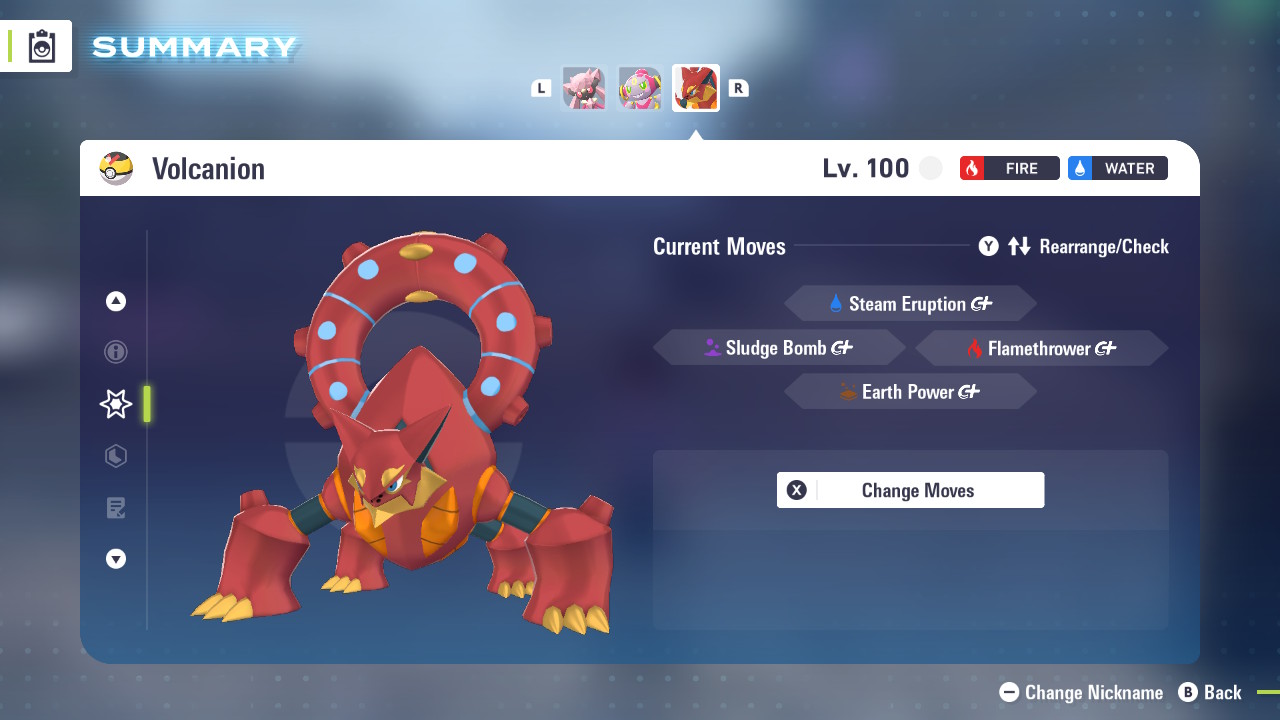
Task: Select the Sludge Bomb move
Action: click(x=780, y=347)
